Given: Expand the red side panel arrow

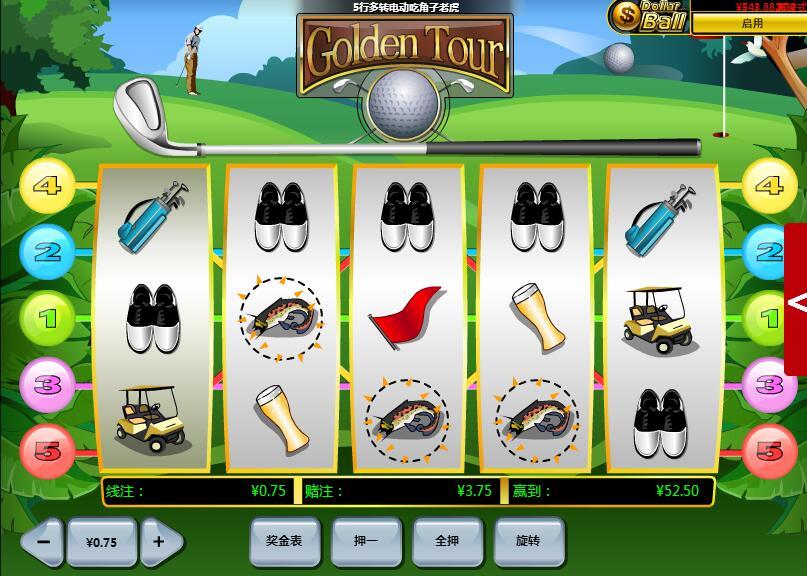Looking at the screenshot, I should (797, 300).
